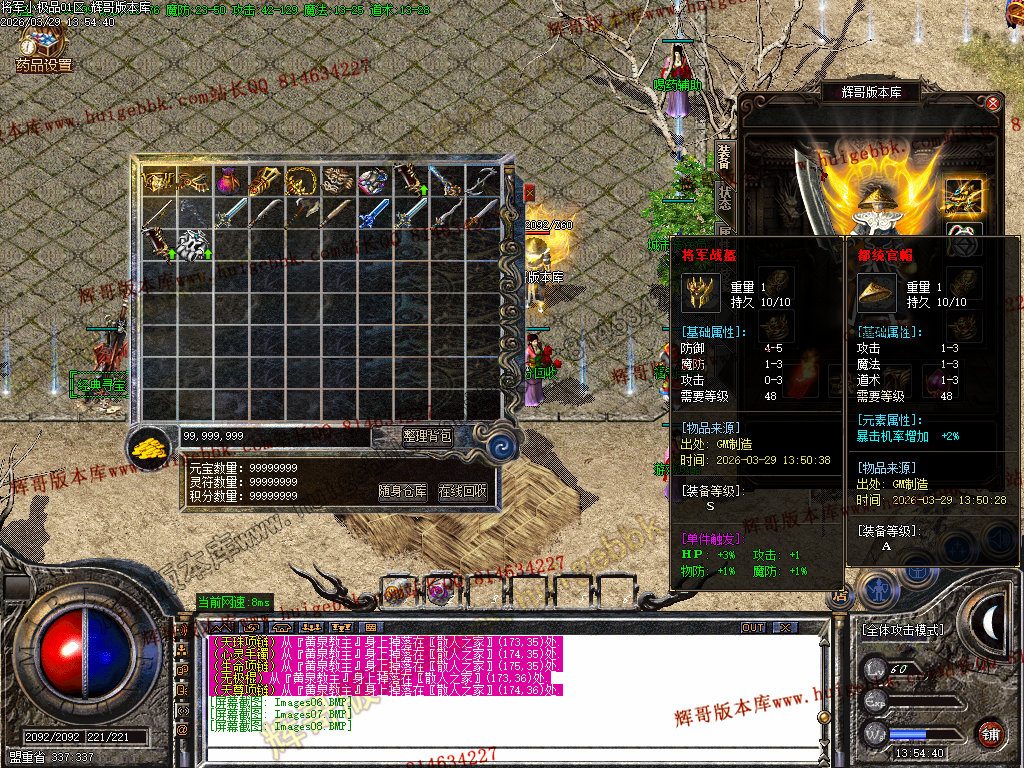The image size is (1024, 768).
Task: Open the 在线回收 online recycle
Action: (463, 492)
